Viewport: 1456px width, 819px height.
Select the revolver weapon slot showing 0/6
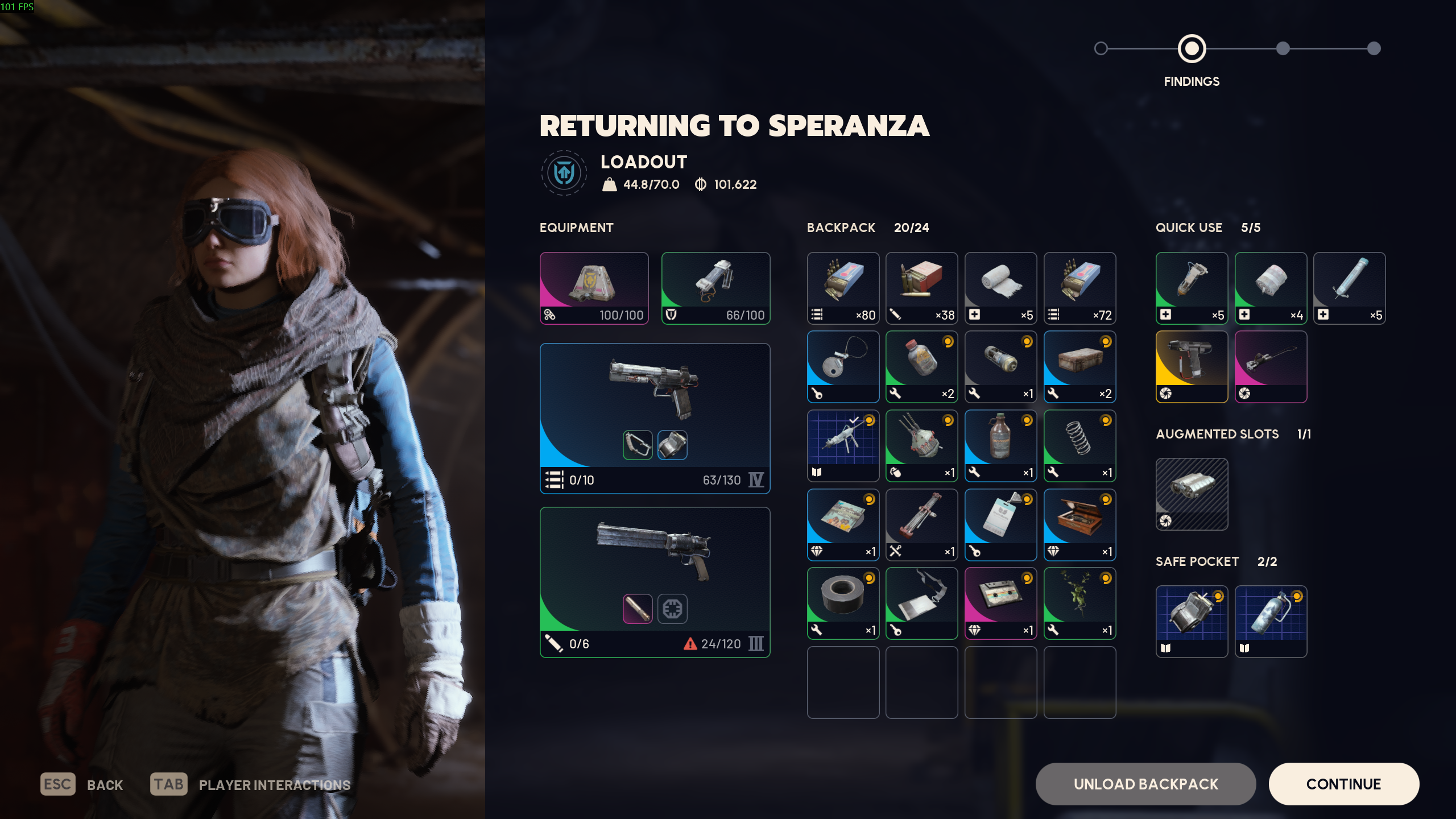(655, 582)
